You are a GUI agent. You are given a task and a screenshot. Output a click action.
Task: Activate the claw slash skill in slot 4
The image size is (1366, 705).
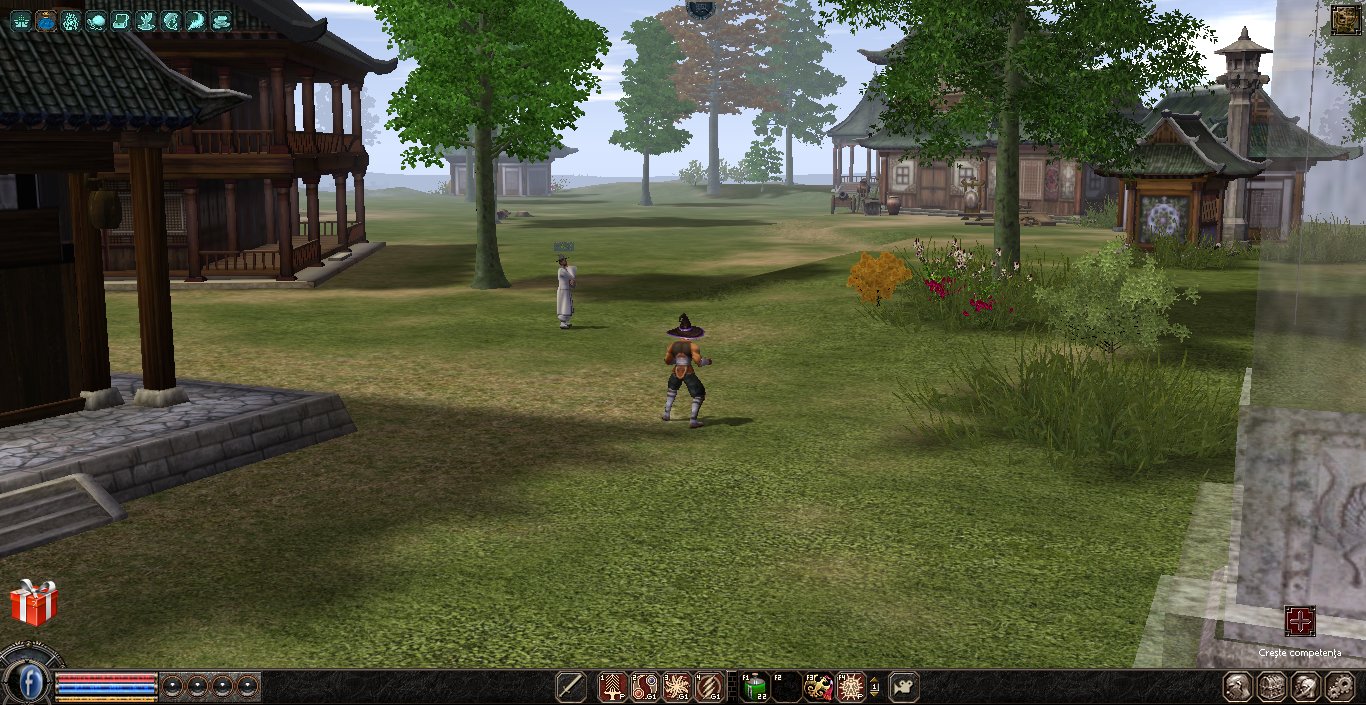[x=709, y=687]
